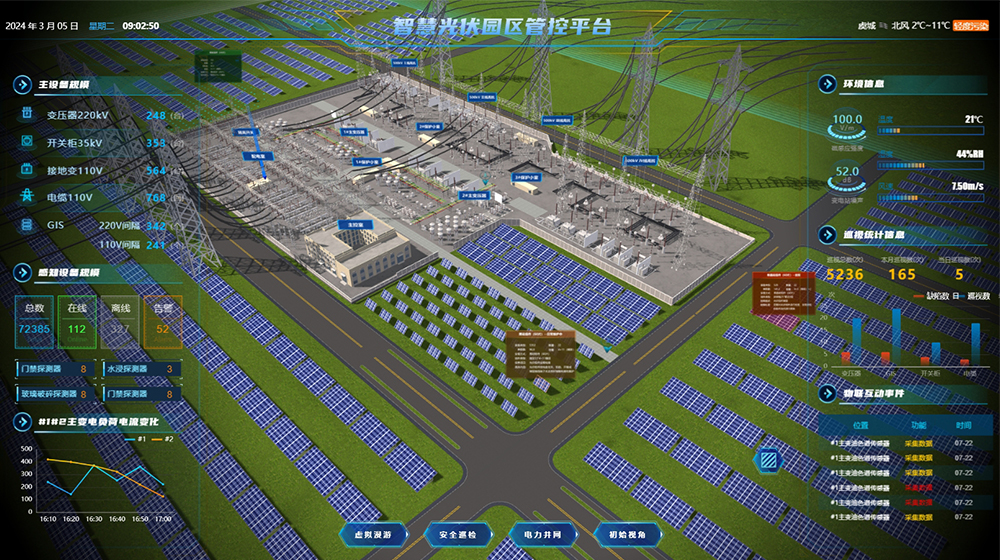Open the 安全巡检 safety inspection view

458,535
